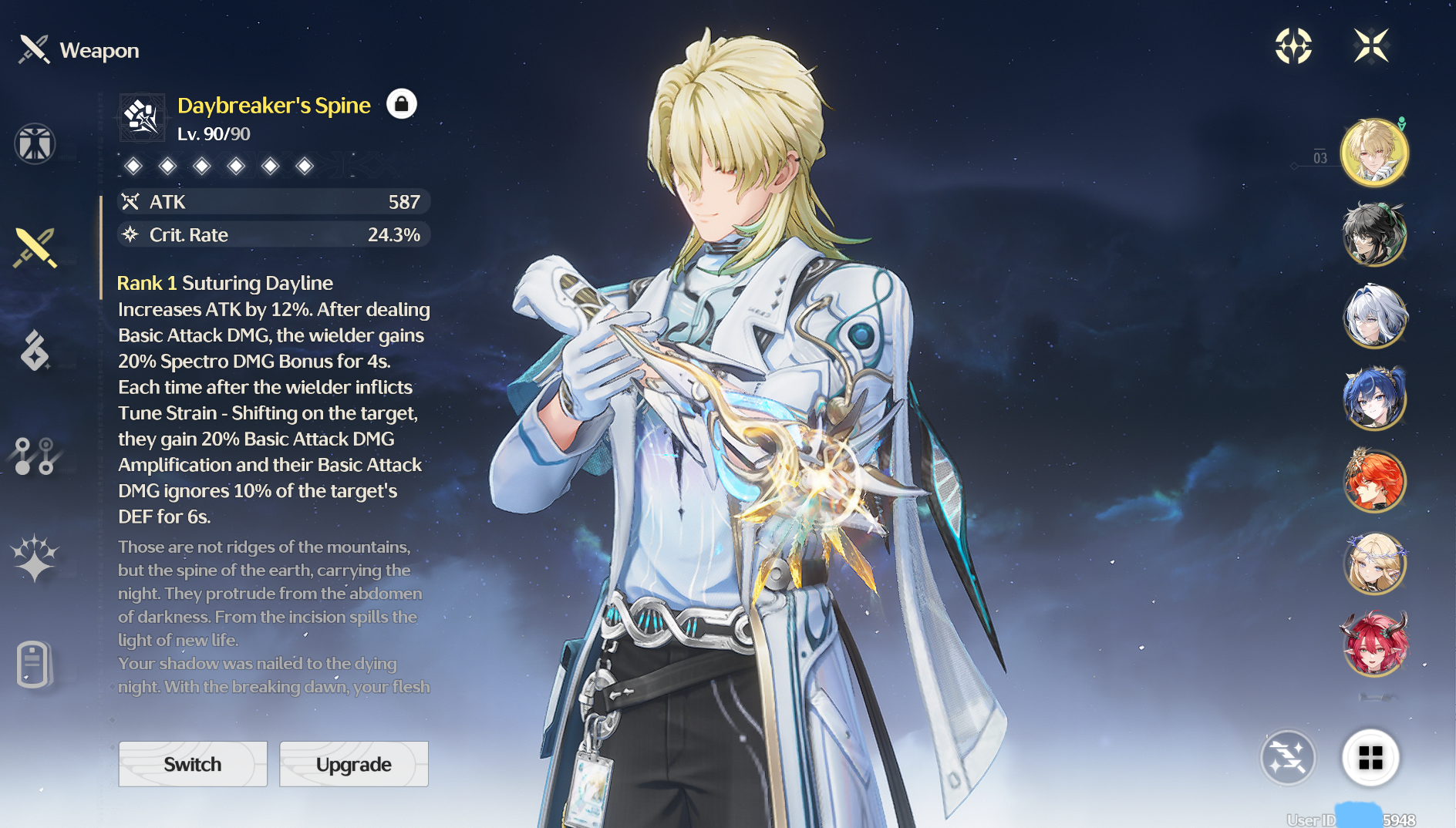Open the character overview tab
The width and height of the screenshot is (1456, 828).
click(35, 144)
